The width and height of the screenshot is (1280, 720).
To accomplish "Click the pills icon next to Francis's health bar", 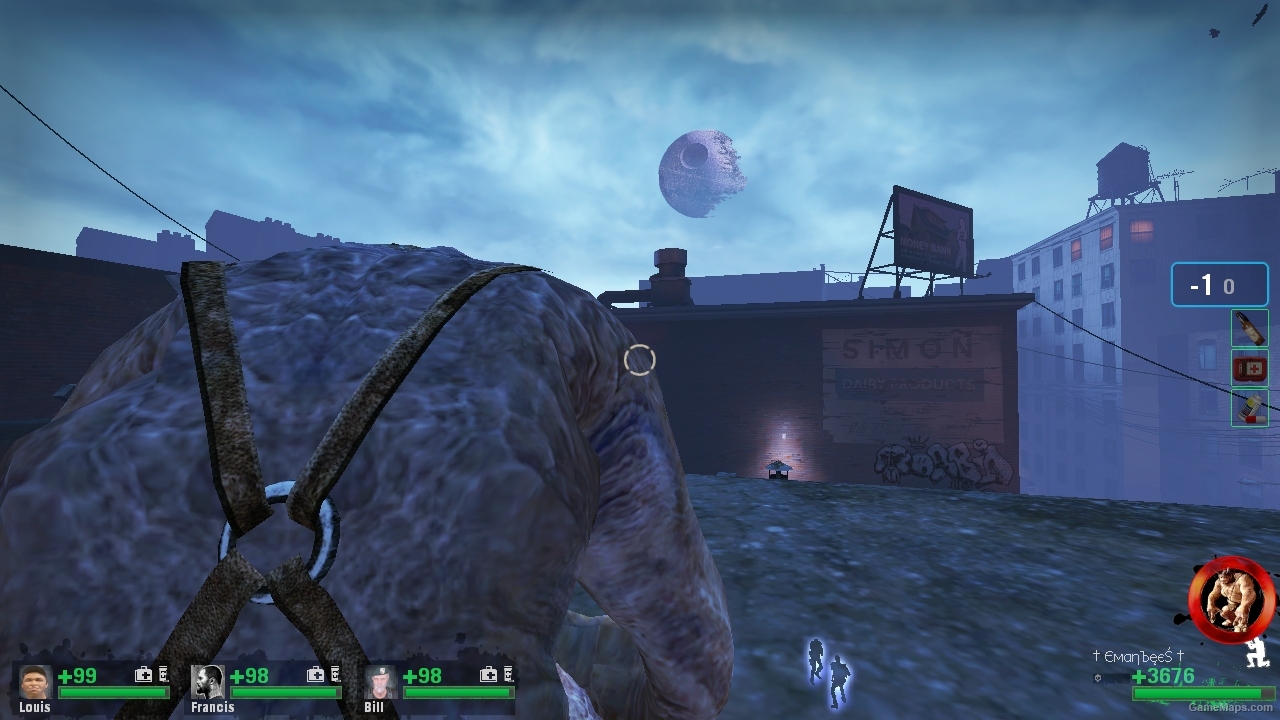I will [334, 675].
